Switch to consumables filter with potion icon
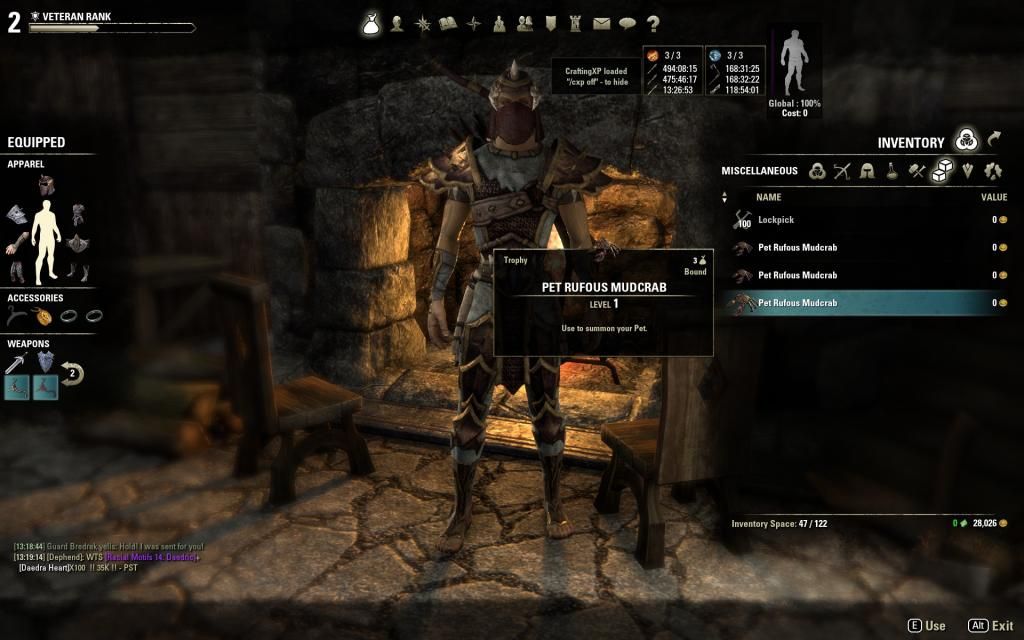Viewport: 1024px width, 640px height. click(892, 171)
